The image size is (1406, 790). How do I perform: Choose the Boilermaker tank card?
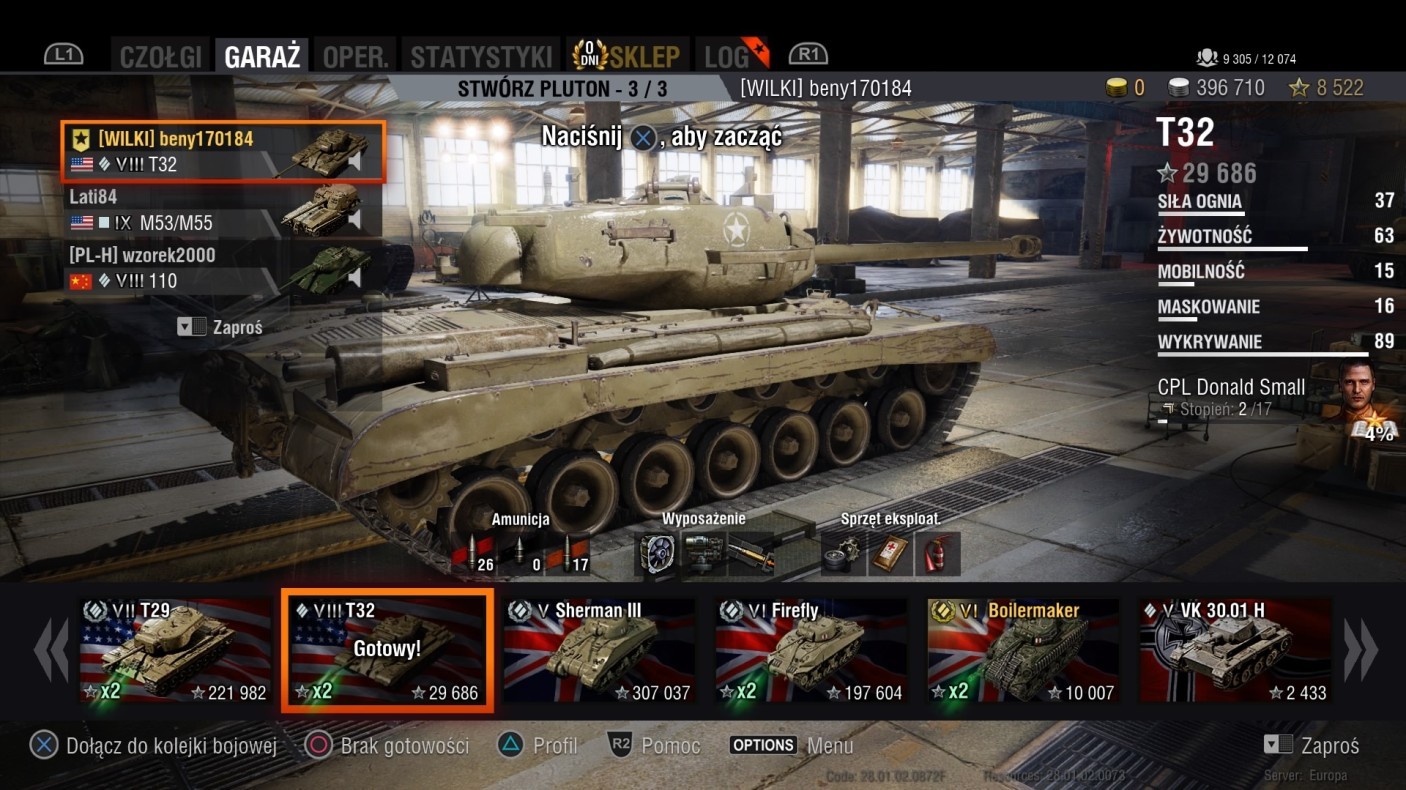pos(1023,652)
